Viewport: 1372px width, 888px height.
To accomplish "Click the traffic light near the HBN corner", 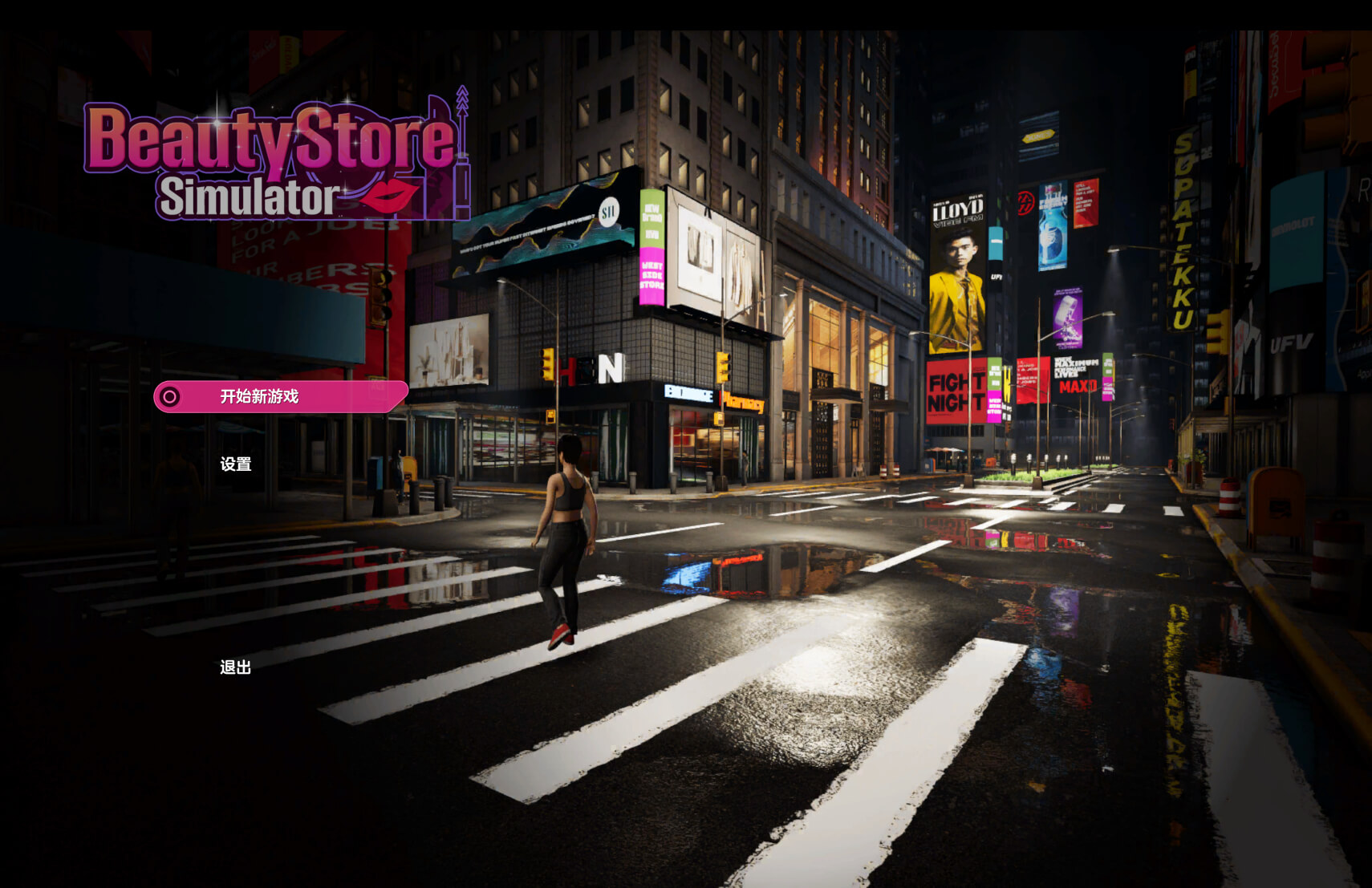I will tap(547, 365).
